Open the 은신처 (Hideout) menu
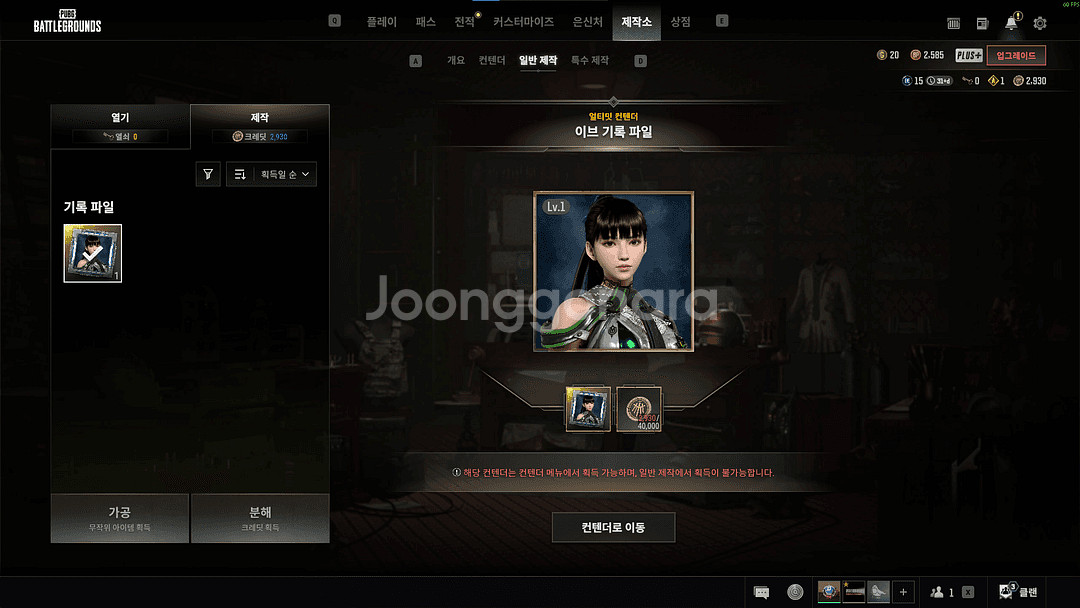This screenshot has height=608, width=1080. (587, 21)
